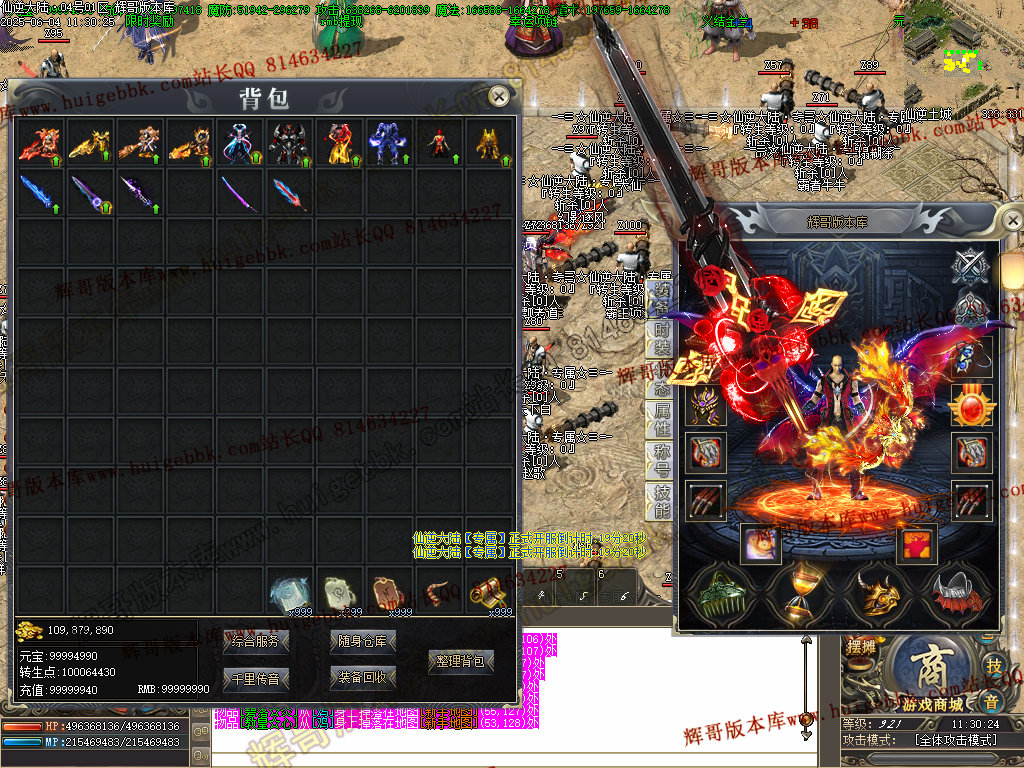Open the 游戏商城 game shop
This screenshot has width=1024, height=768.
pos(930,678)
